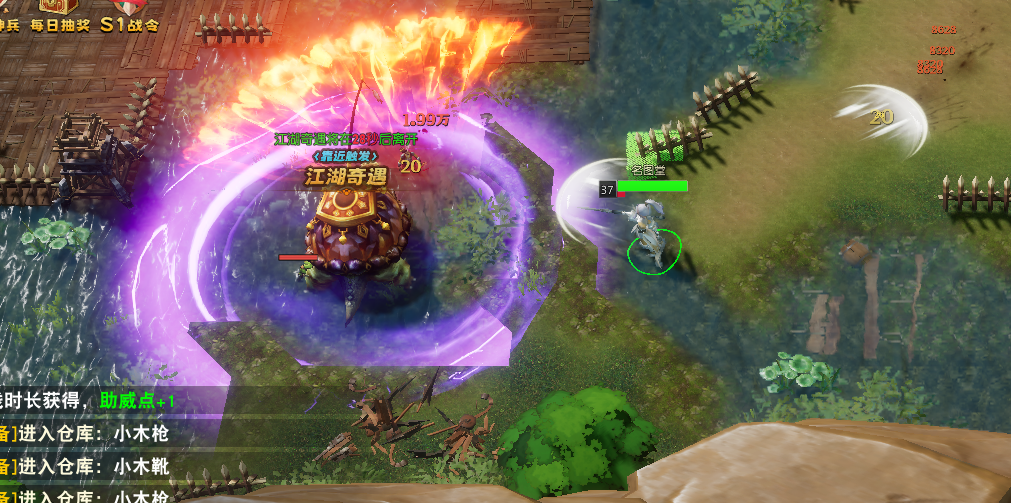Open the 每日抽奖 daily lottery chest
The height and width of the screenshot is (503, 1011).
(58, 16)
